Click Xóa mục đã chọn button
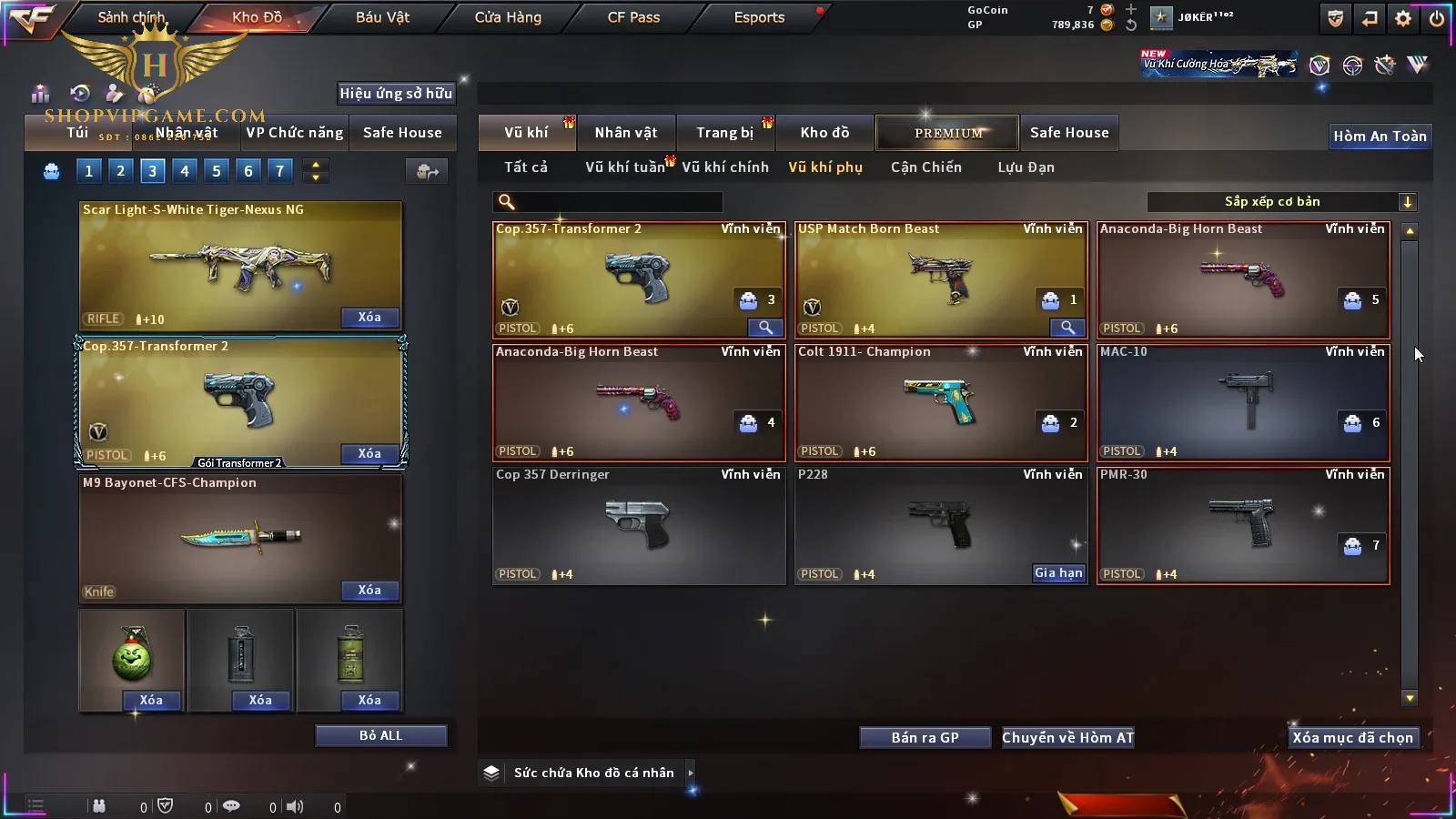The image size is (1456, 819). (x=1352, y=738)
